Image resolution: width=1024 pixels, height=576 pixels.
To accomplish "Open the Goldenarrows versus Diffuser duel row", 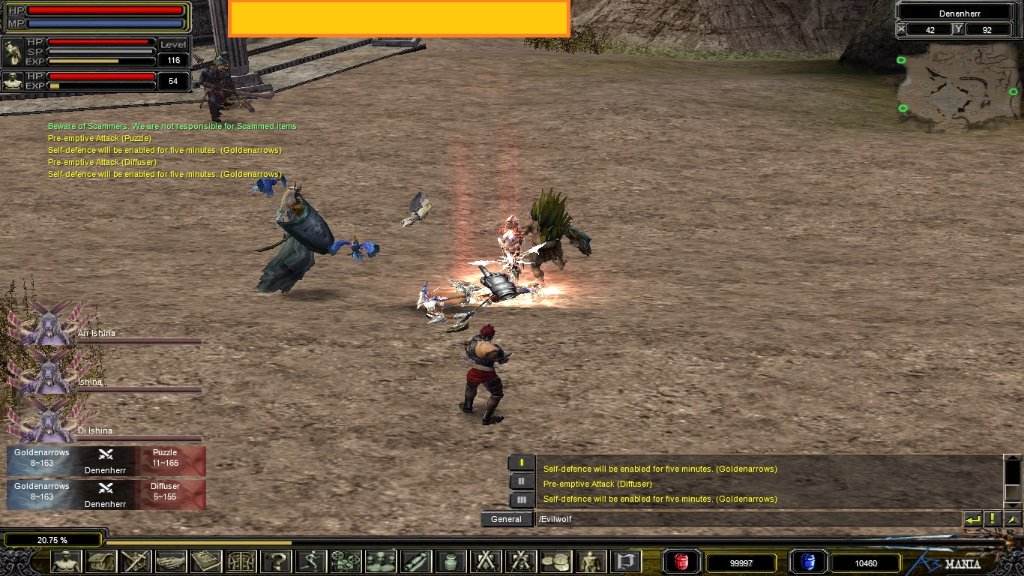I will (x=106, y=493).
